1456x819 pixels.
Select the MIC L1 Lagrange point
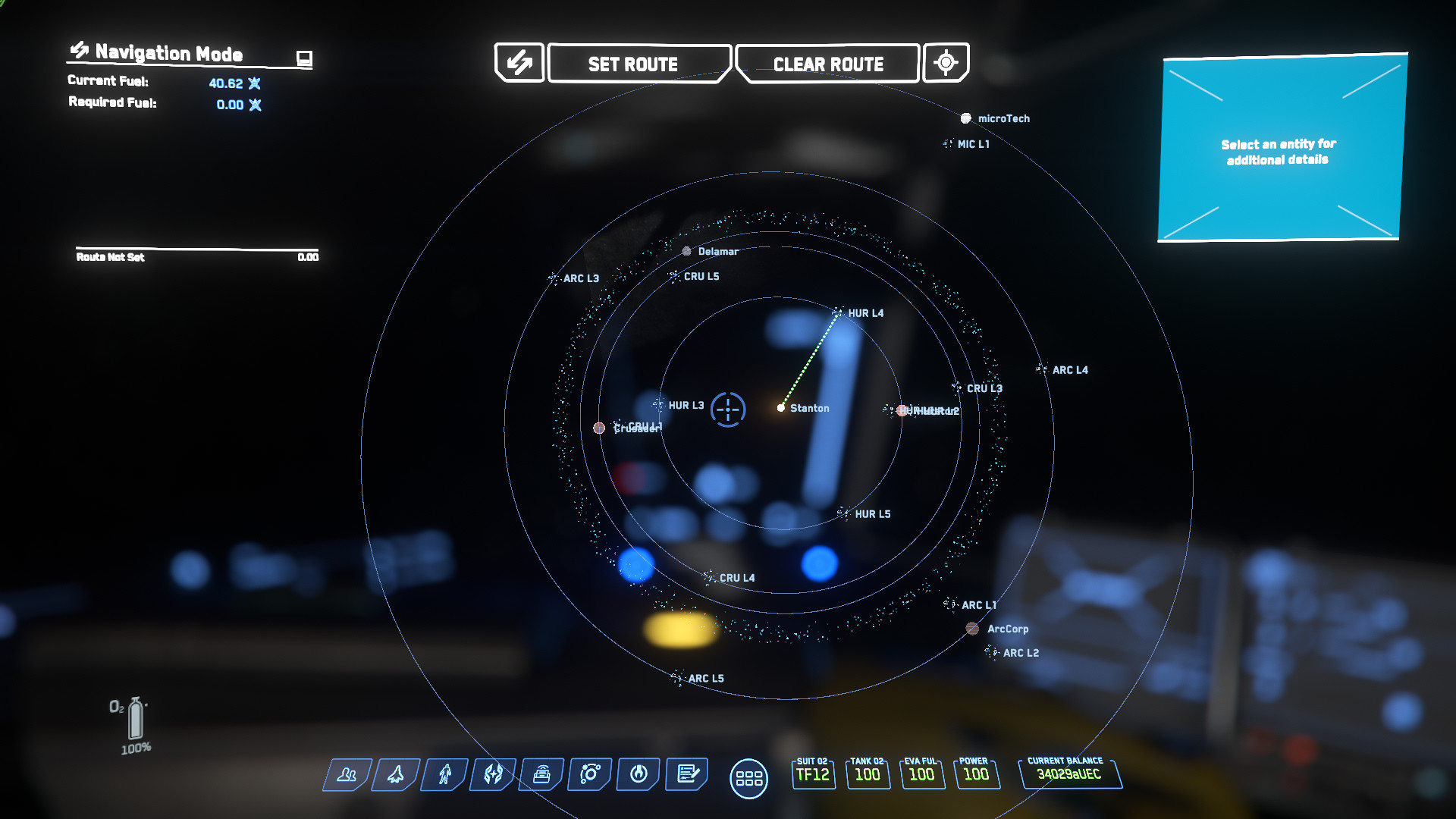coord(948,144)
